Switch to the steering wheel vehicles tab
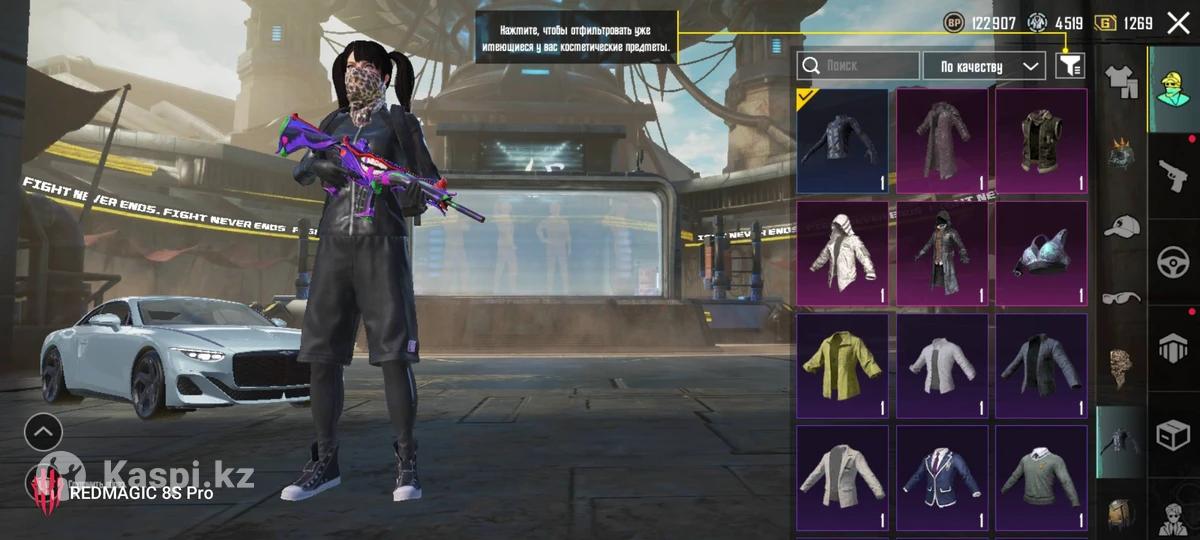 1174,262
